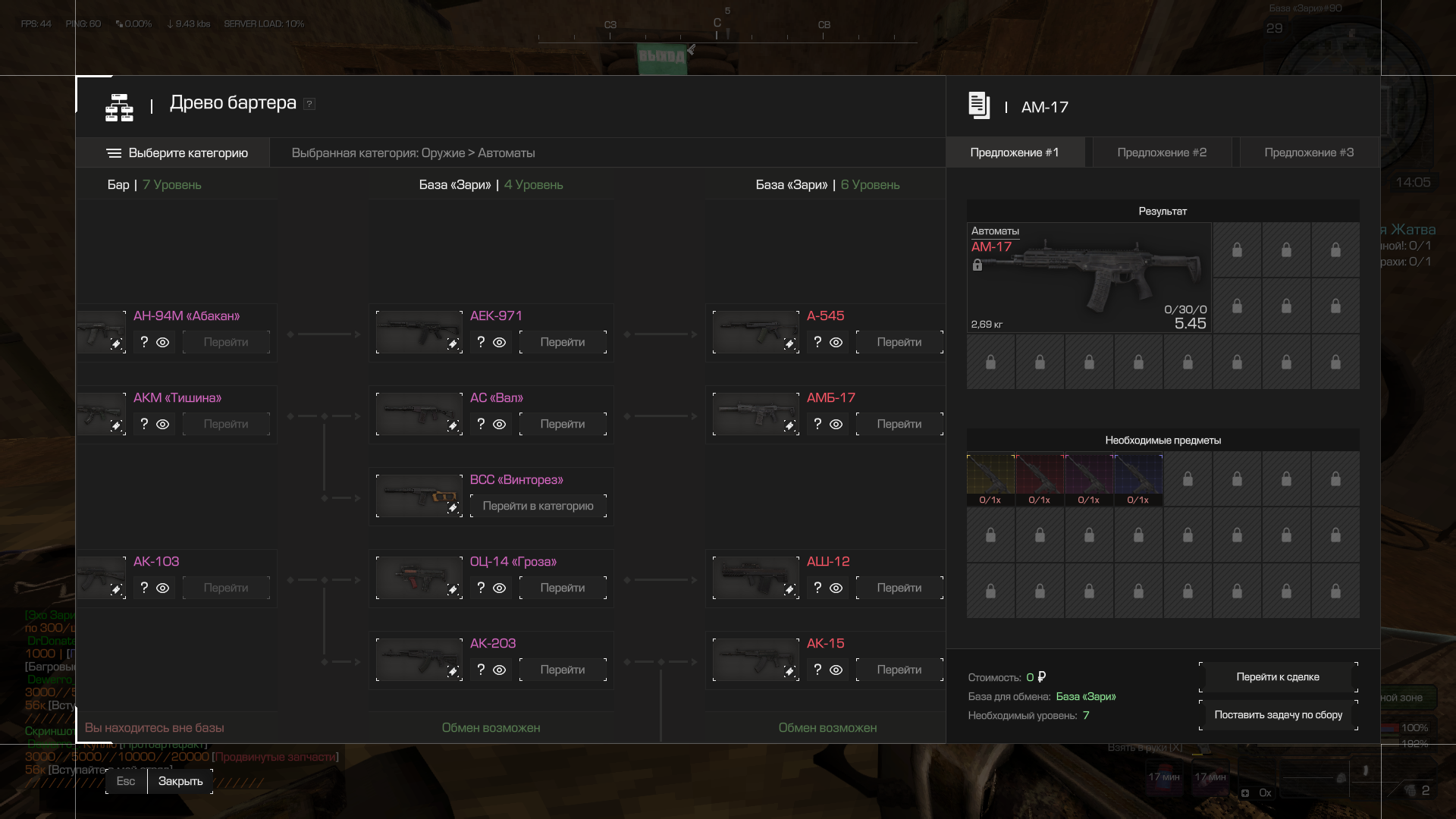The image size is (1456, 819).
Task: Go to the АМБ-17 barter
Action: pyautogui.click(x=899, y=424)
